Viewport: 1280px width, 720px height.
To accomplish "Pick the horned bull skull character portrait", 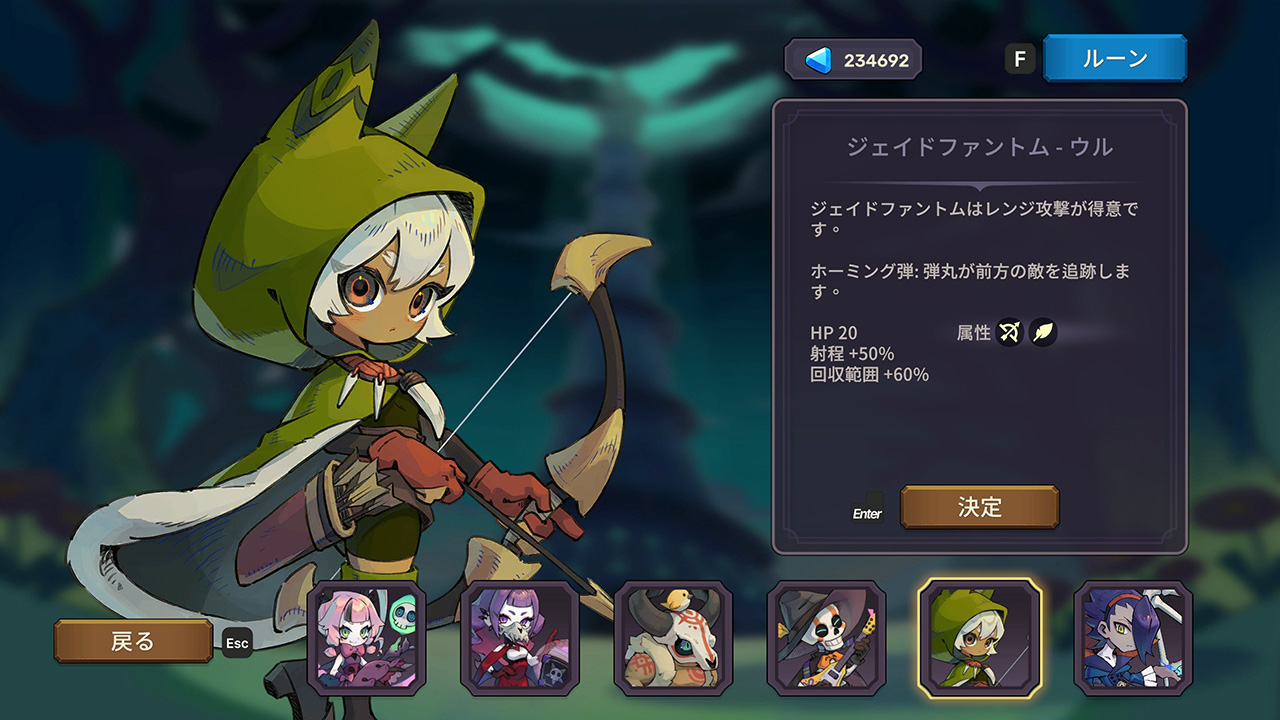I will [x=673, y=638].
